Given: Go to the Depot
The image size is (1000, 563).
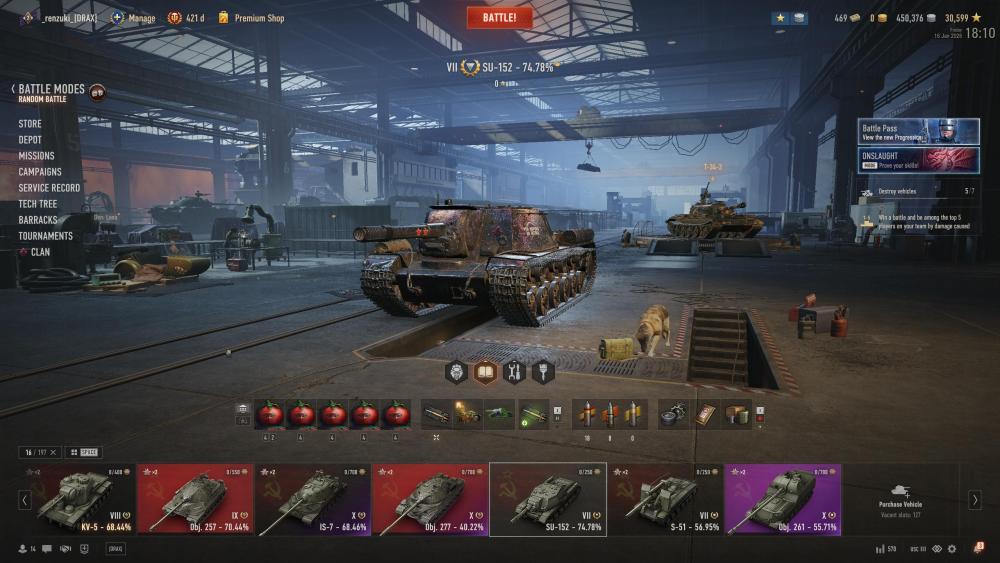Looking at the screenshot, I should pyautogui.click(x=30, y=140).
